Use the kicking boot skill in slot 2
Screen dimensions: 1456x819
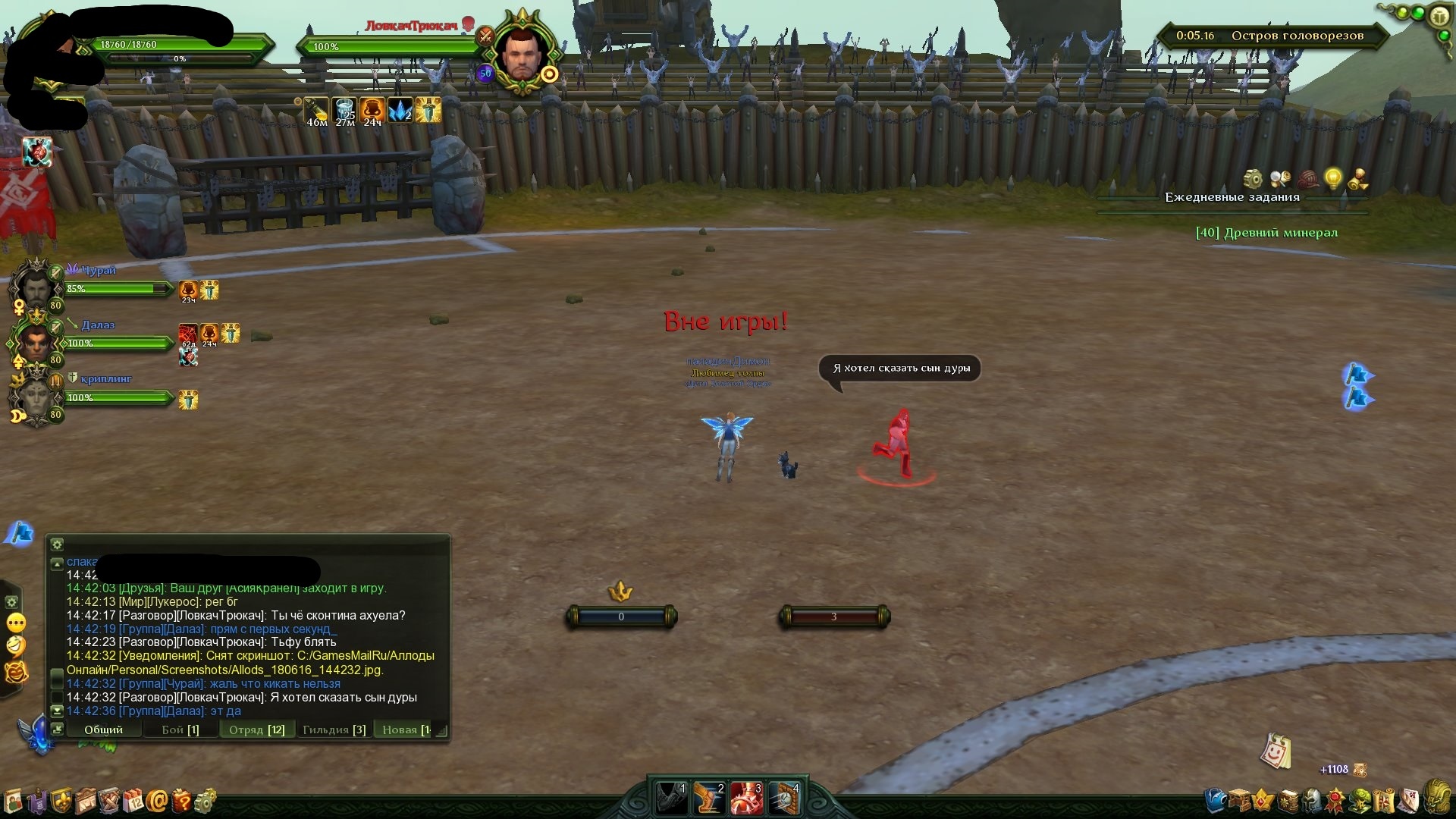[709, 799]
